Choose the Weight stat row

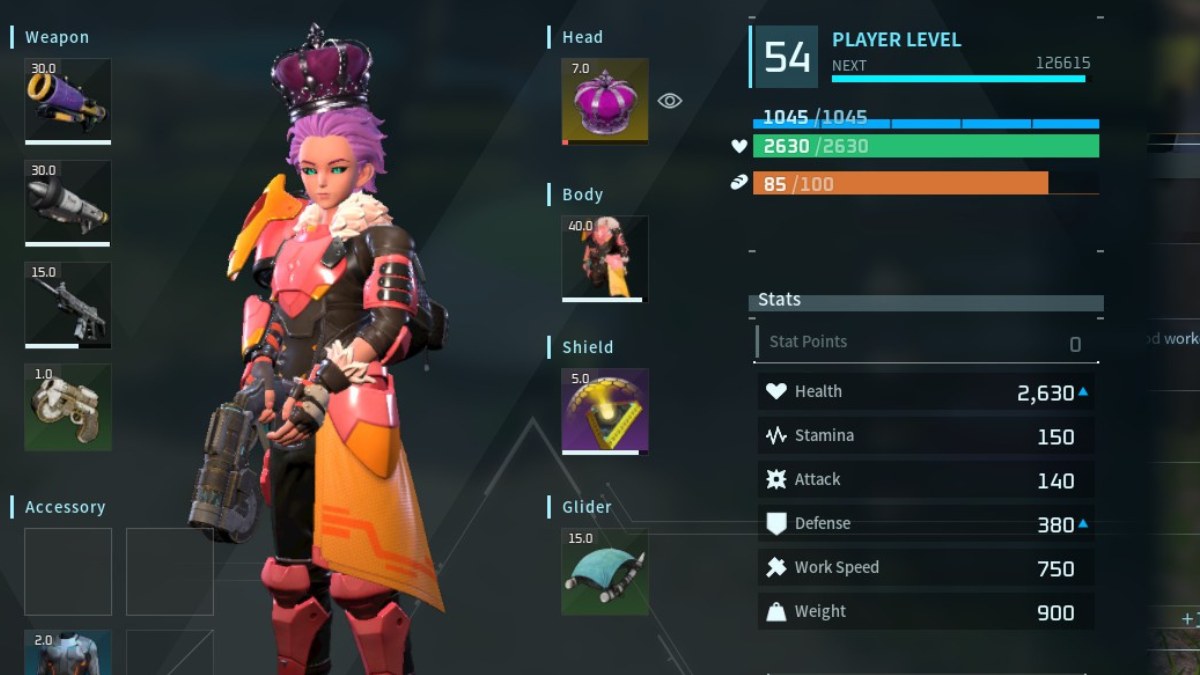[x=925, y=612]
